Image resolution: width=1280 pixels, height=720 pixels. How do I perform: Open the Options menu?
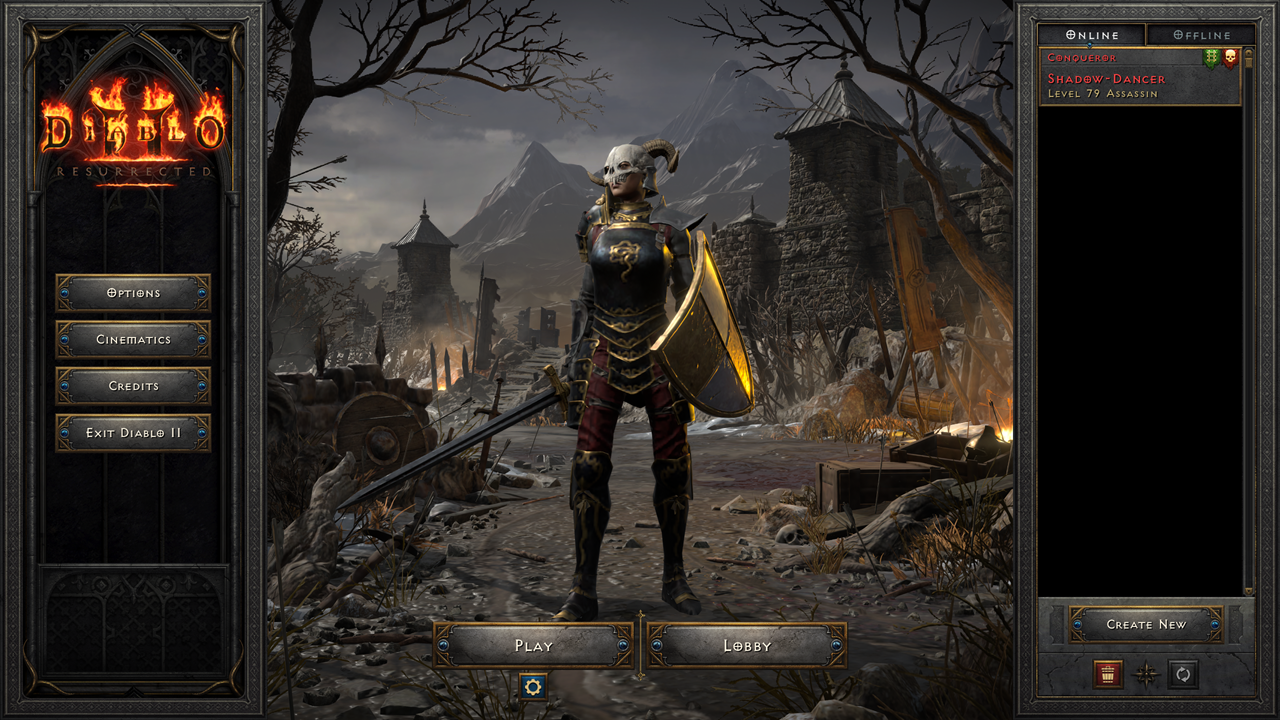coord(133,293)
